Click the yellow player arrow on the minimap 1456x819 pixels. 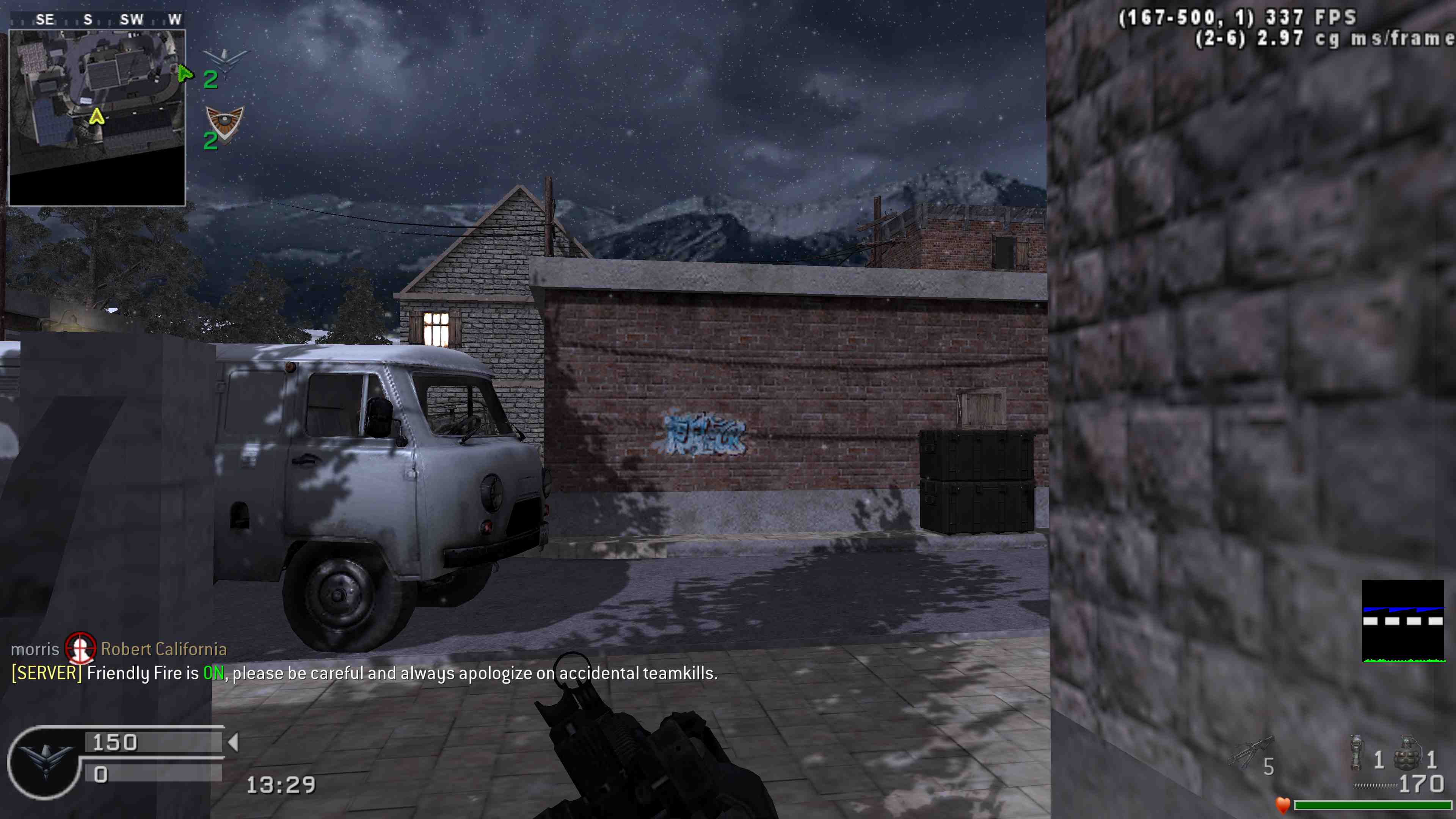point(97,117)
